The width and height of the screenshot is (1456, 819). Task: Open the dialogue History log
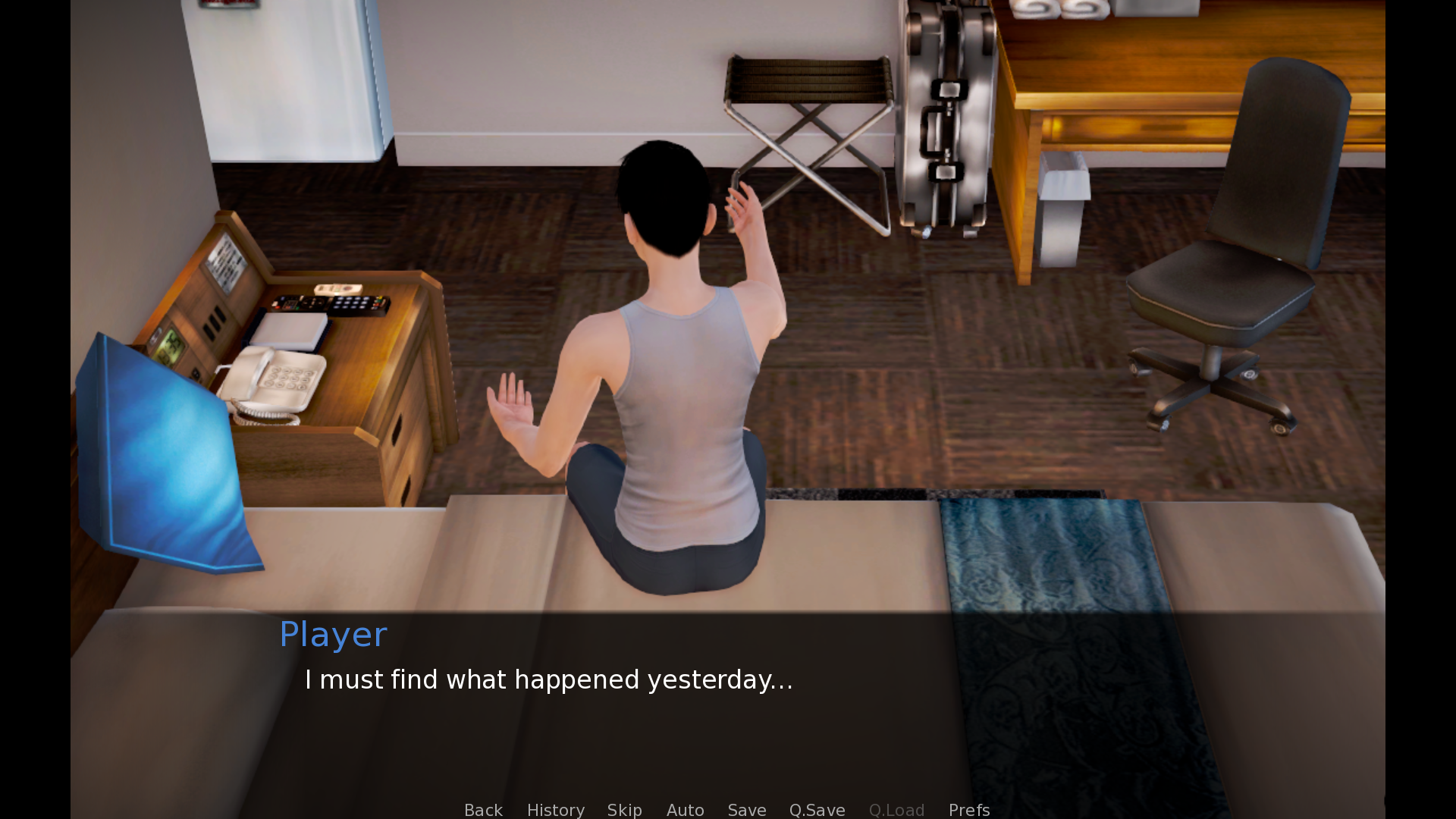[555, 810]
